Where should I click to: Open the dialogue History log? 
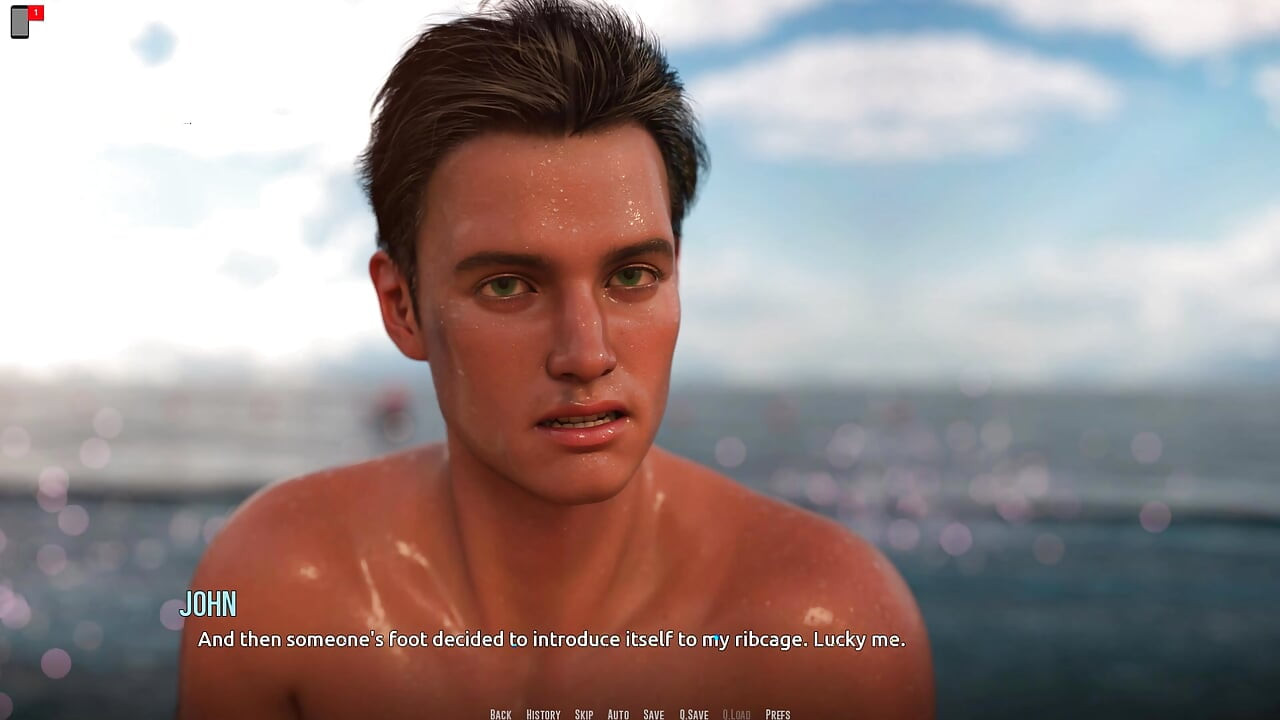coord(543,714)
